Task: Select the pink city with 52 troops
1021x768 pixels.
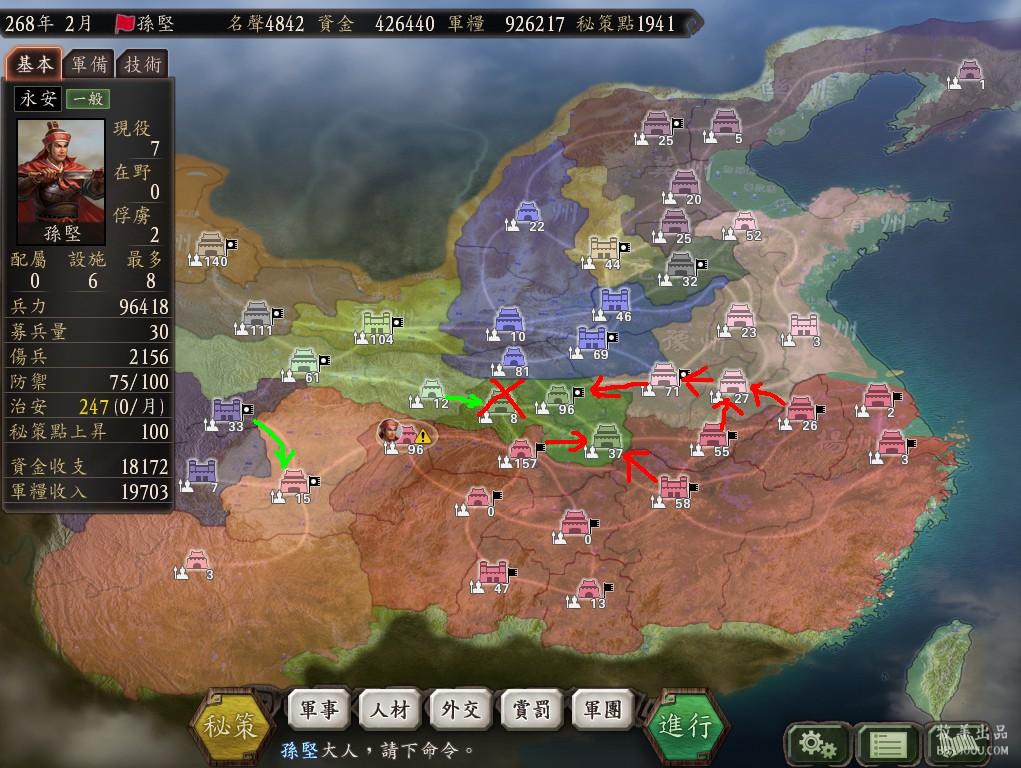Action: click(744, 222)
